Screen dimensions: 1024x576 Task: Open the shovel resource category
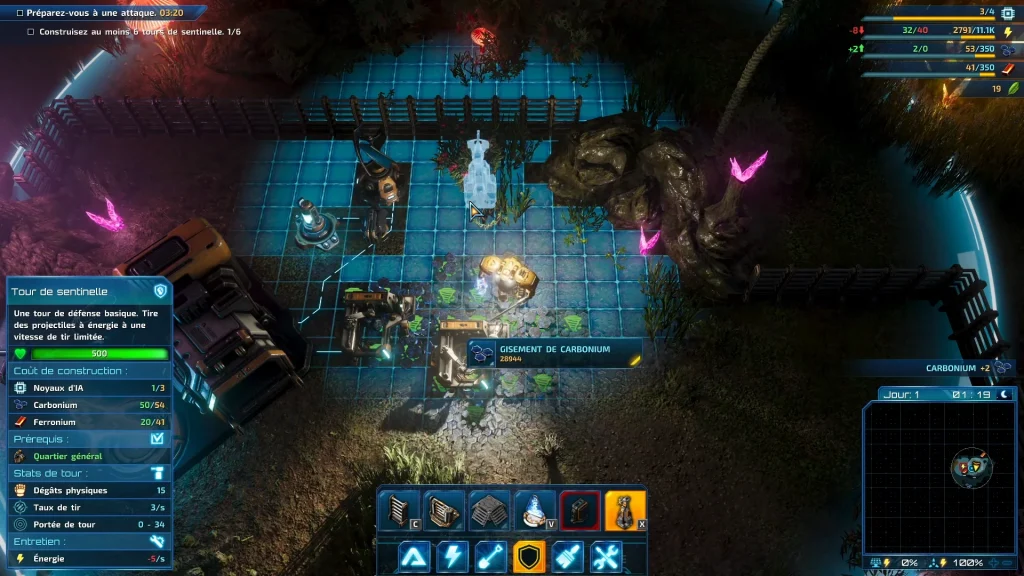coord(491,557)
